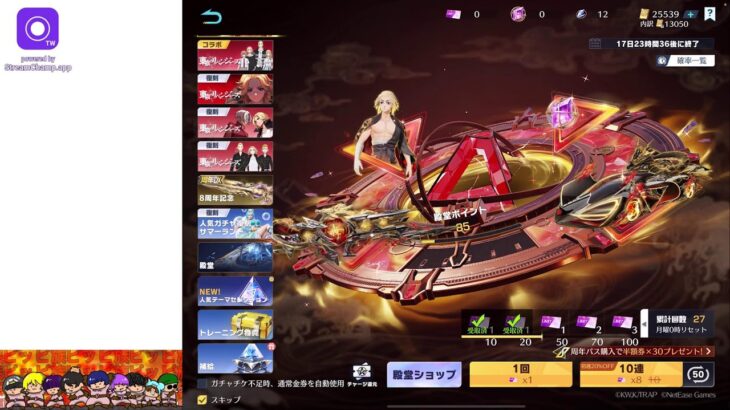Viewport: 730px width, 410px height.
Task: Enable auto-use of regular gold tickets checkbox
Action: 203,383
